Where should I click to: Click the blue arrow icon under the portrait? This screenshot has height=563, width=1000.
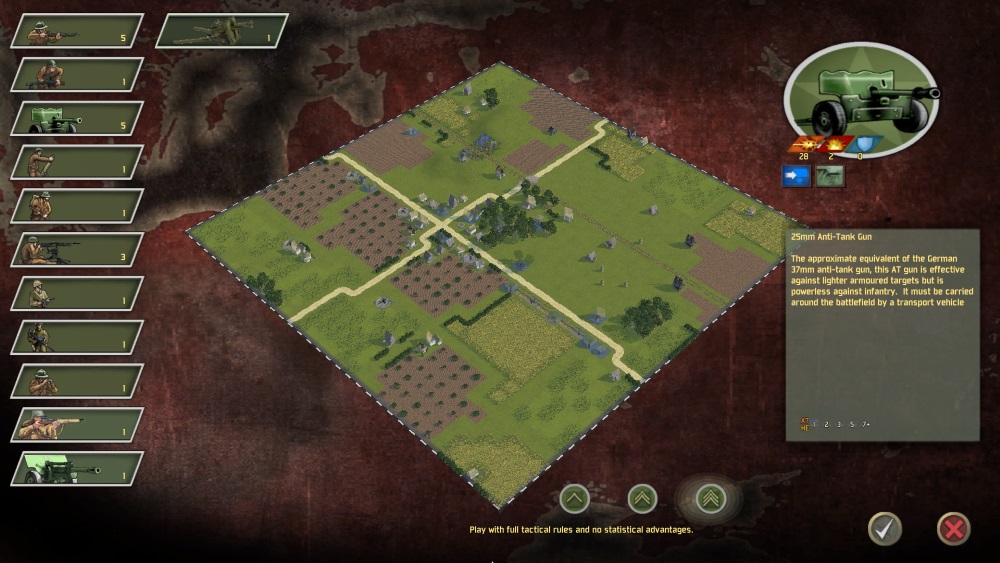[797, 176]
